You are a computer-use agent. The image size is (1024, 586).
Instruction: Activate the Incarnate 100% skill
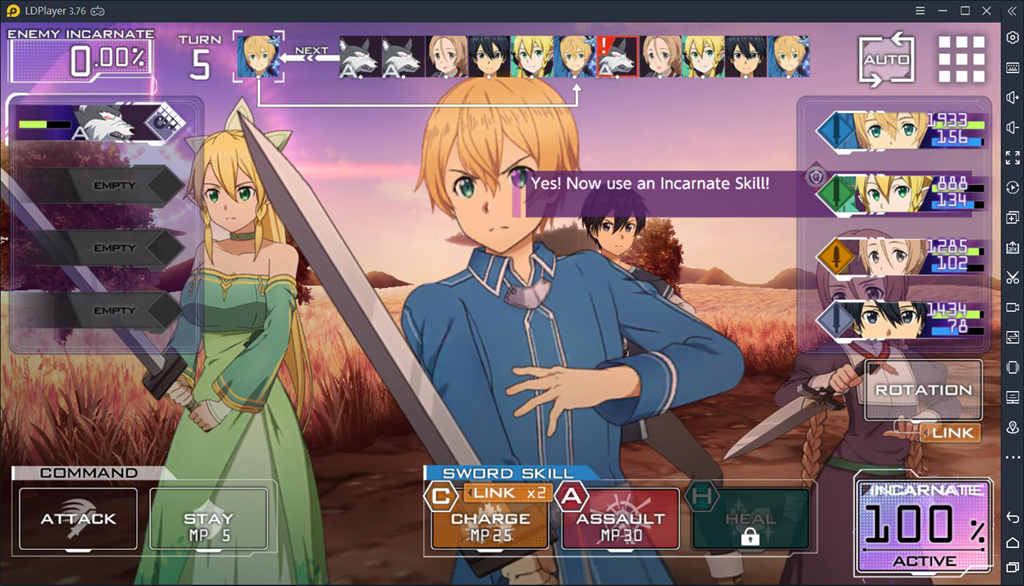tap(922, 526)
